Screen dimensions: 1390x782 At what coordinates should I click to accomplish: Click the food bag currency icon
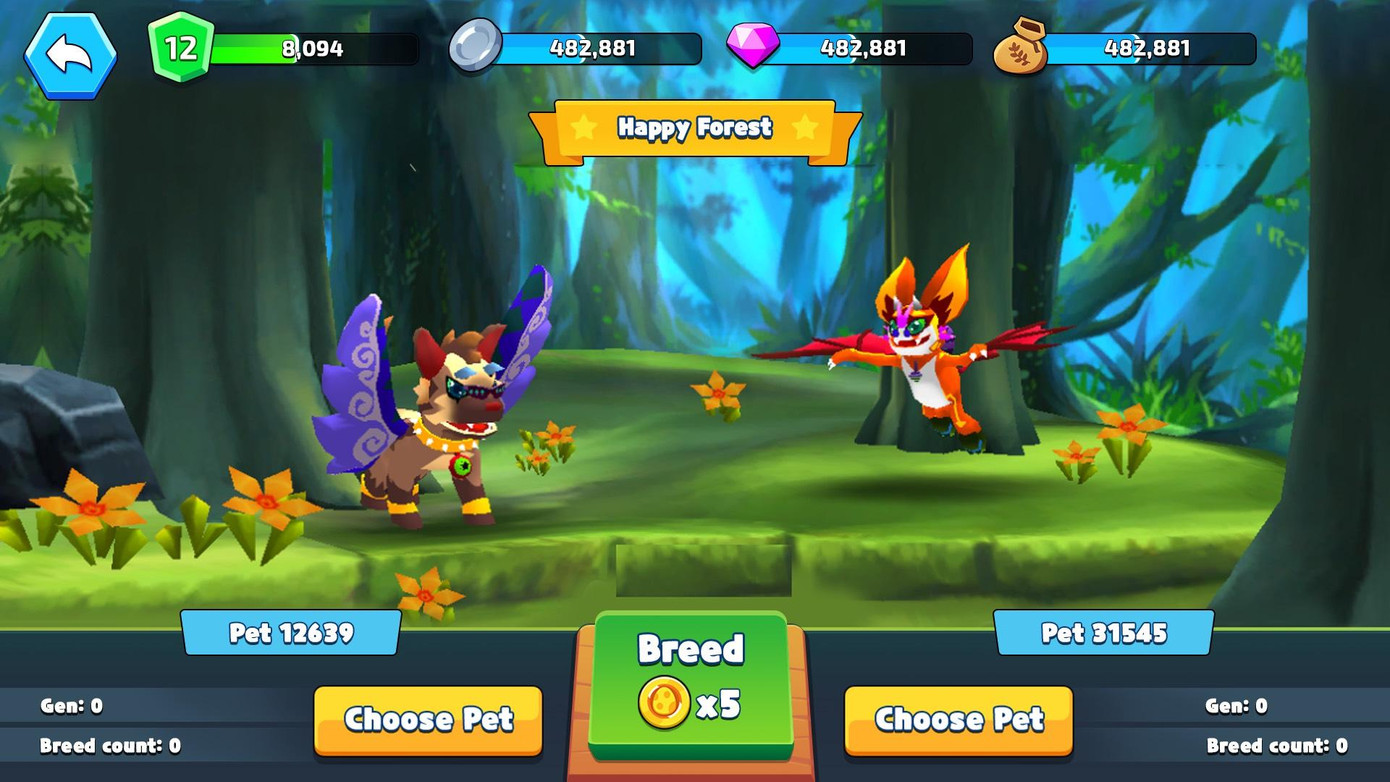point(1022,46)
